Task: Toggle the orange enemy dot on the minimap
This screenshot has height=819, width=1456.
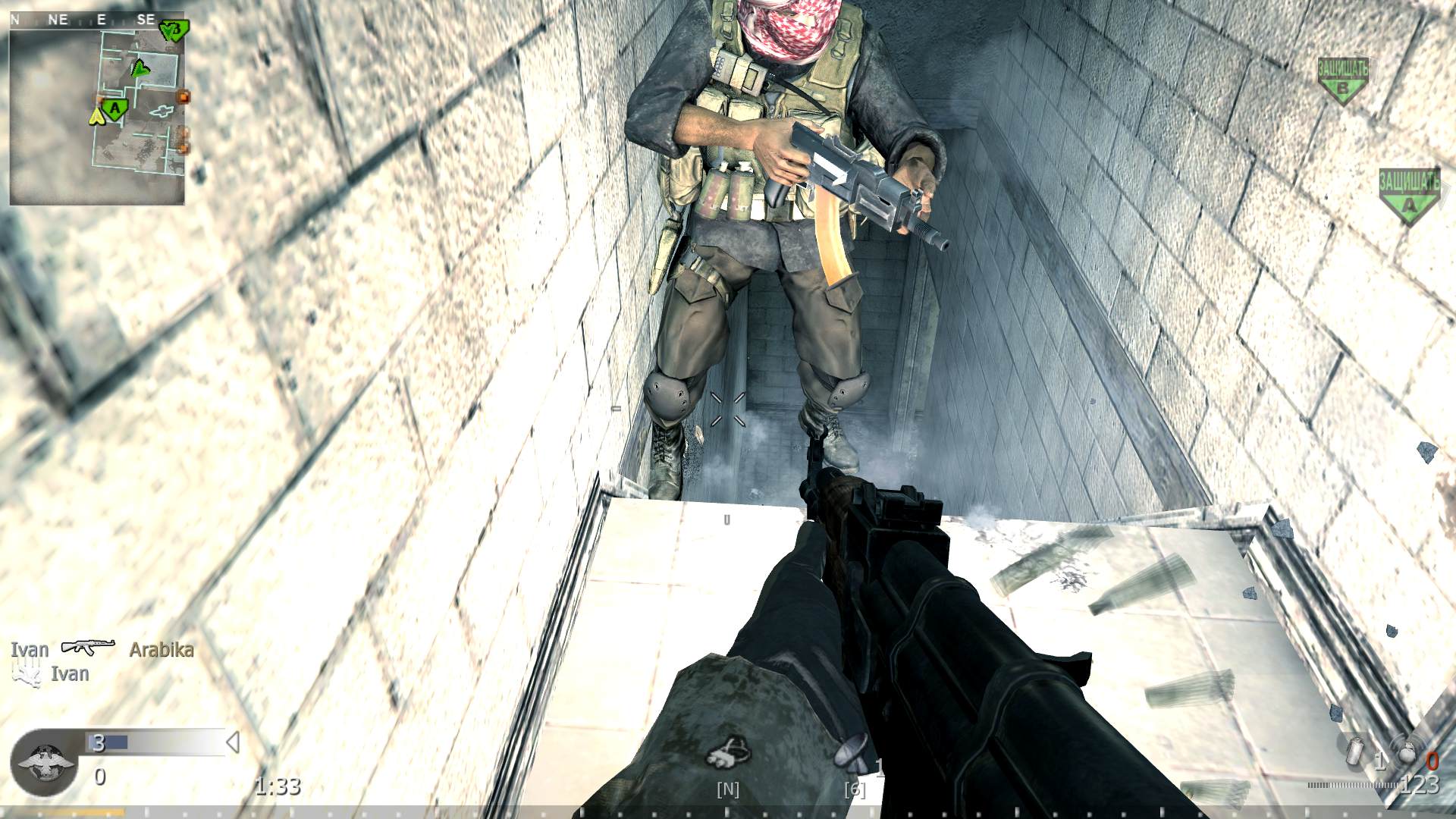Action: [x=184, y=96]
